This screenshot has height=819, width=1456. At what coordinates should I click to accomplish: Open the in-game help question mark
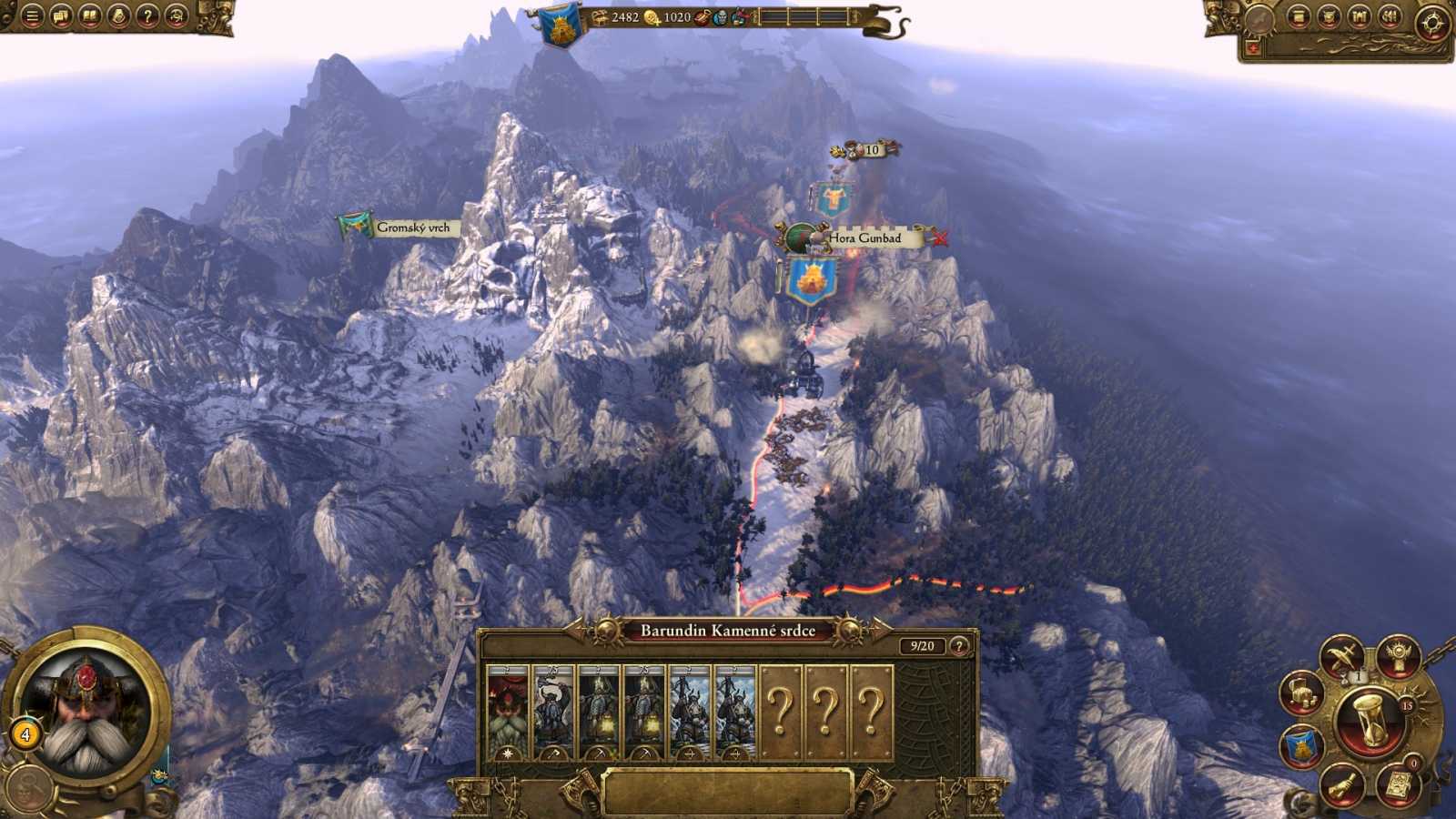(x=146, y=15)
